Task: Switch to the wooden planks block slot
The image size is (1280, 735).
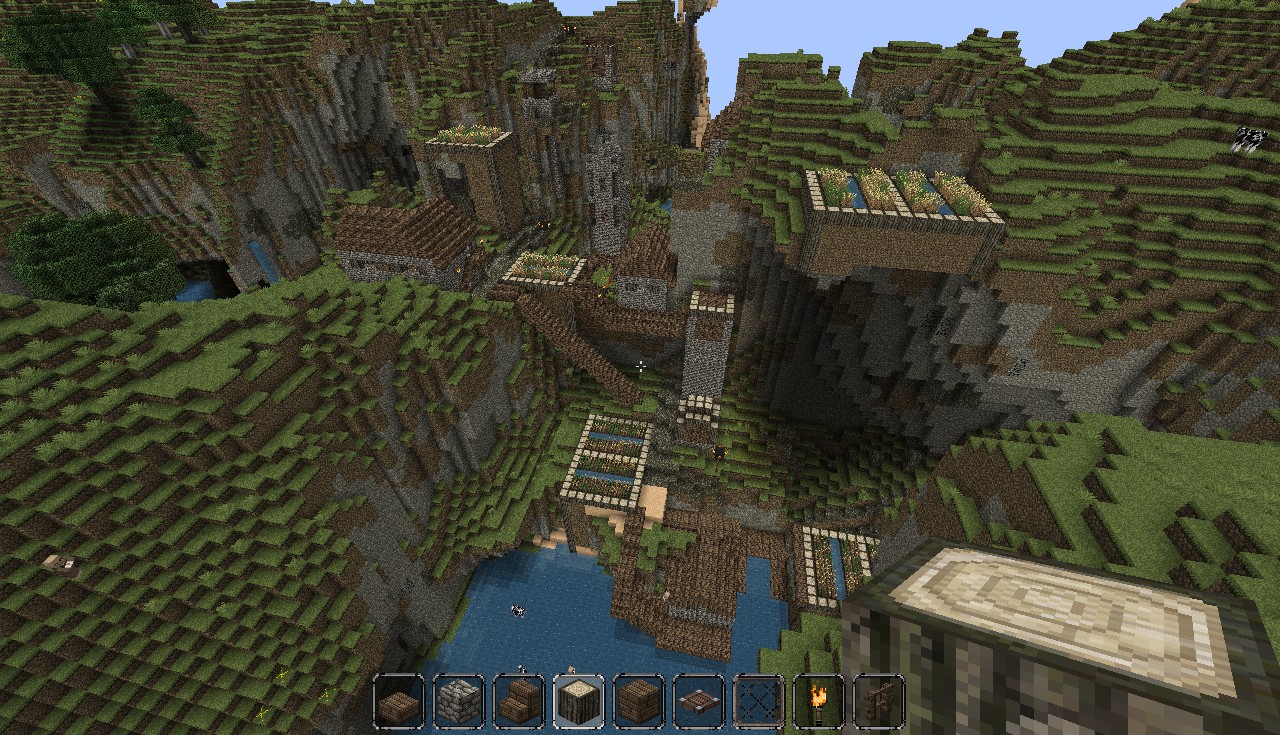Action: coord(639,702)
